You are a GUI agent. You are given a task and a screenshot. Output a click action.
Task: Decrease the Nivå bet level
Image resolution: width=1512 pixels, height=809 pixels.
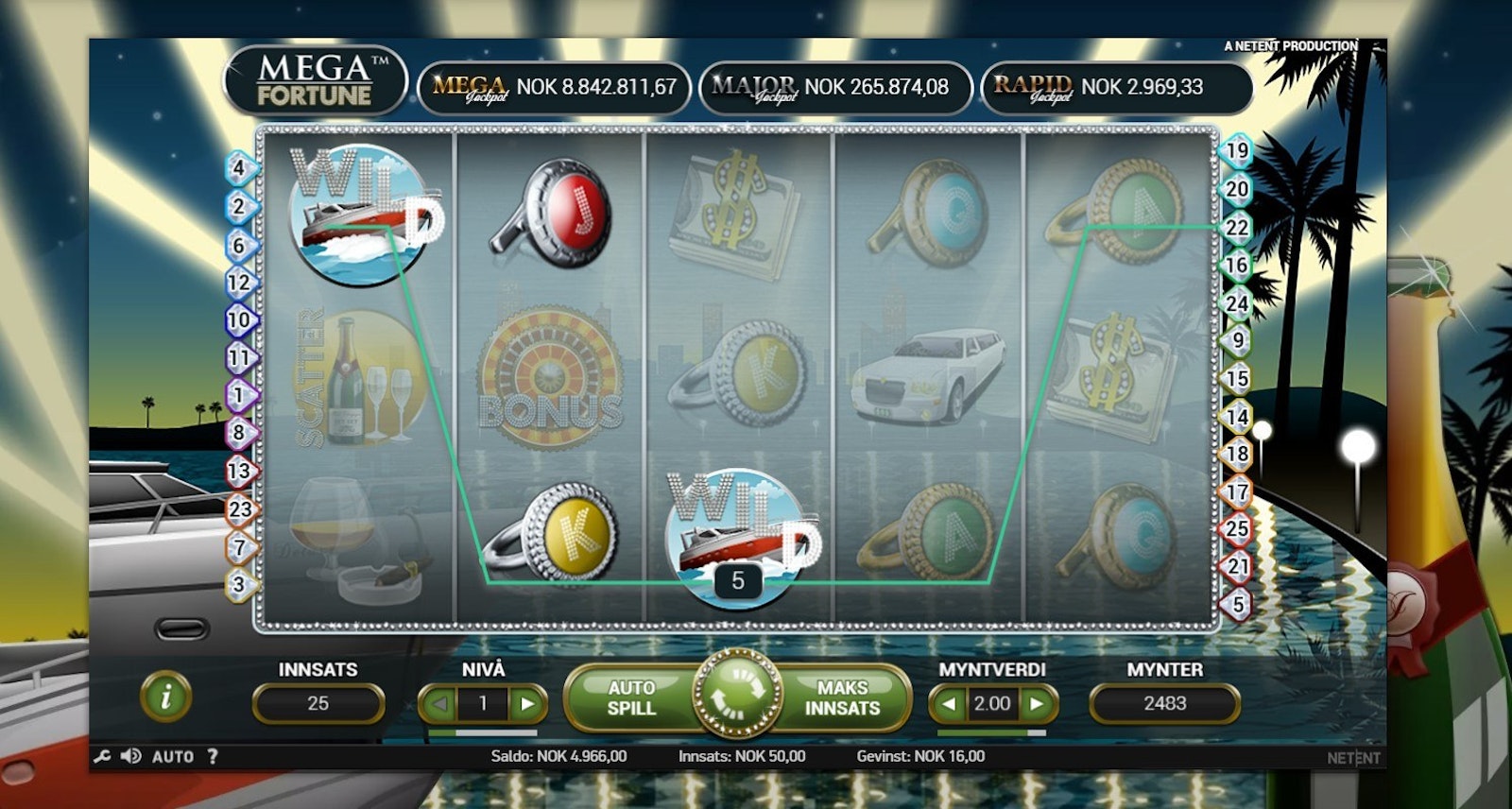click(438, 704)
